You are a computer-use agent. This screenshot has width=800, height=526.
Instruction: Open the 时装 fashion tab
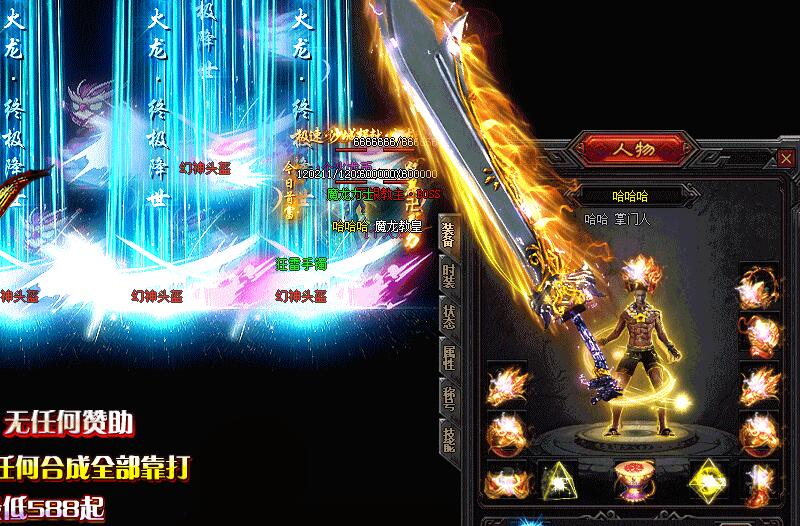click(x=449, y=276)
